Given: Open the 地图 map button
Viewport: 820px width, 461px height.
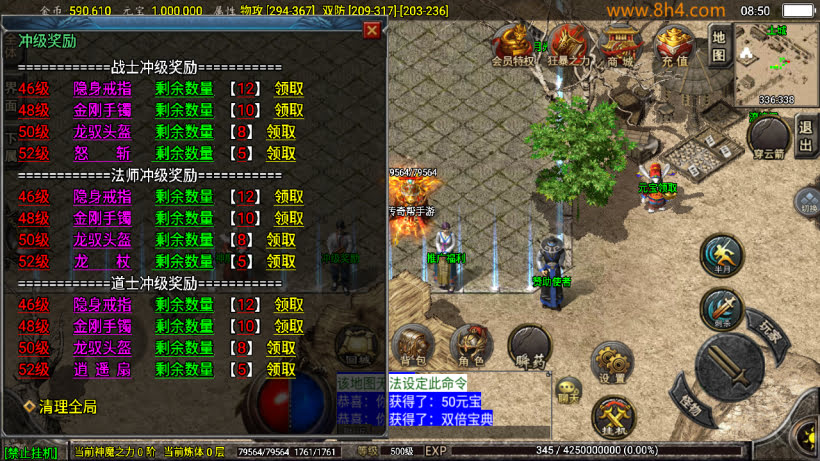Looking at the screenshot, I should coord(720,43).
